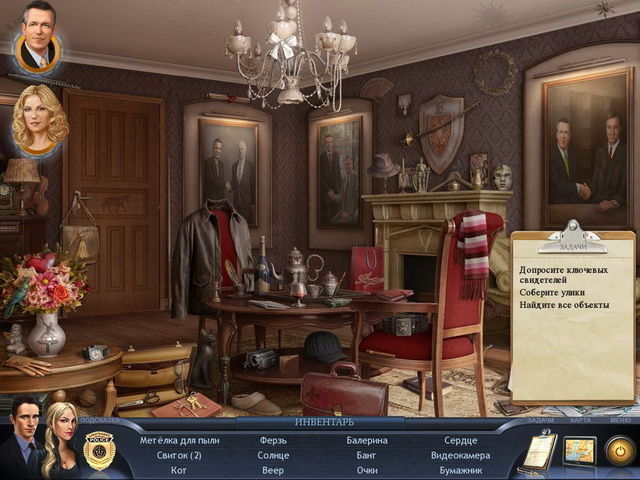Select 'Веер' in the object list
This screenshot has width=640, height=480.
(273, 470)
